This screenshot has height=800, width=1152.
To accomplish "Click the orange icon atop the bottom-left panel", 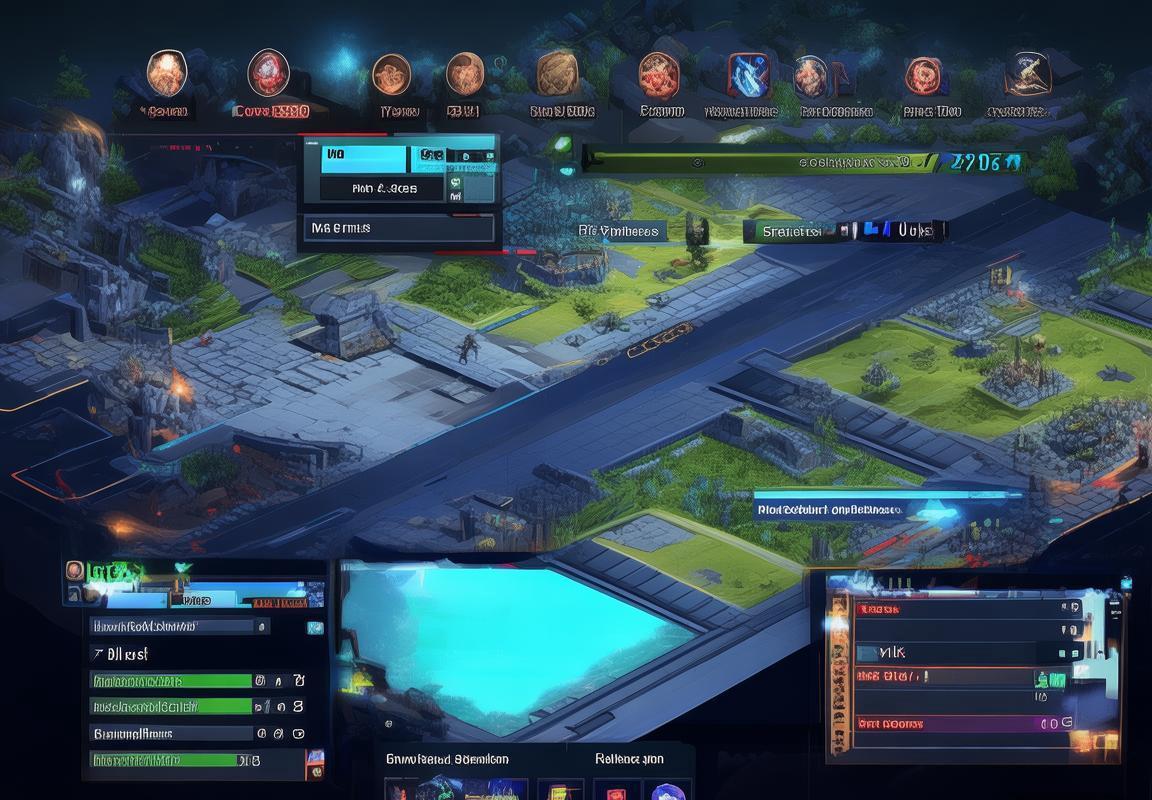I will coord(75,571).
